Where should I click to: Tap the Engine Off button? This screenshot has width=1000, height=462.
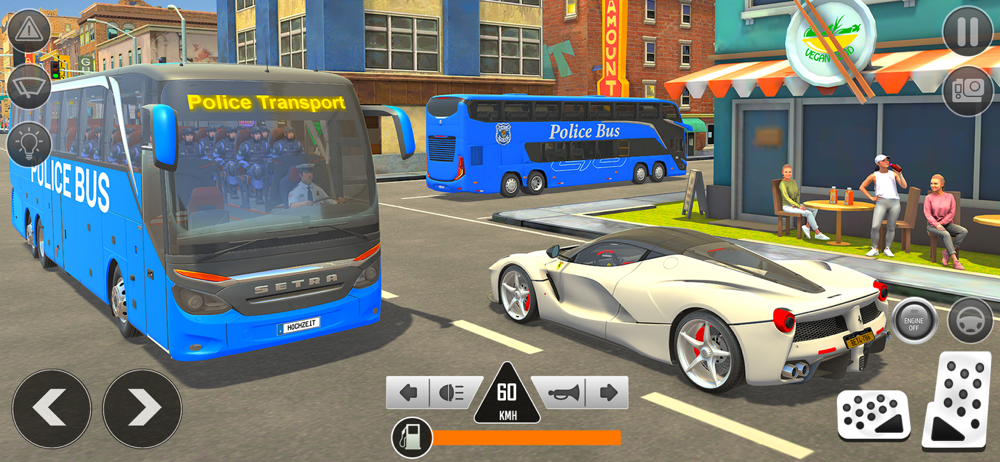coord(913,321)
